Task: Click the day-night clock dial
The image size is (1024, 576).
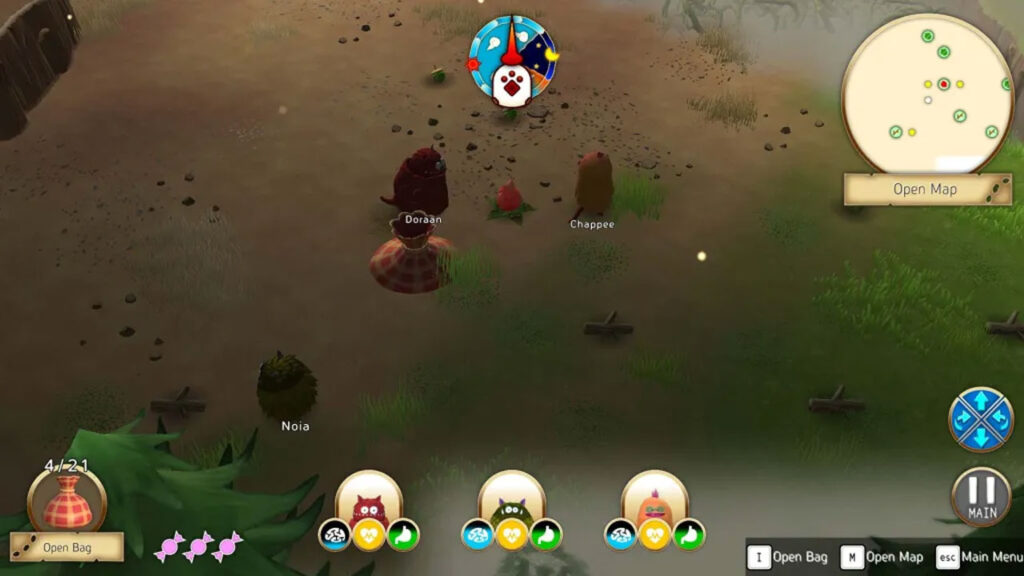Action: coord(511,60)
